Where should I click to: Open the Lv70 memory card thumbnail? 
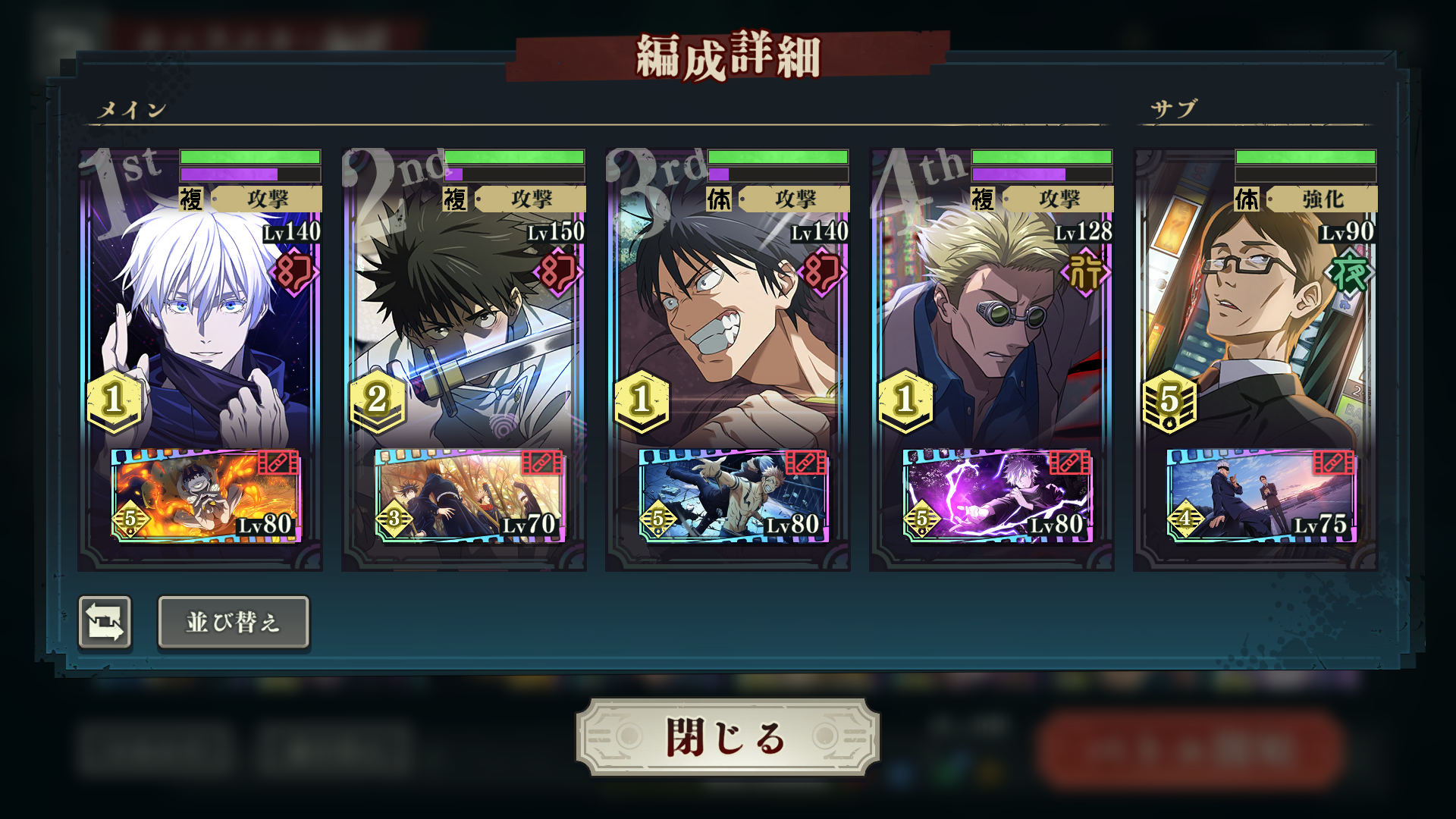[469, 495]
